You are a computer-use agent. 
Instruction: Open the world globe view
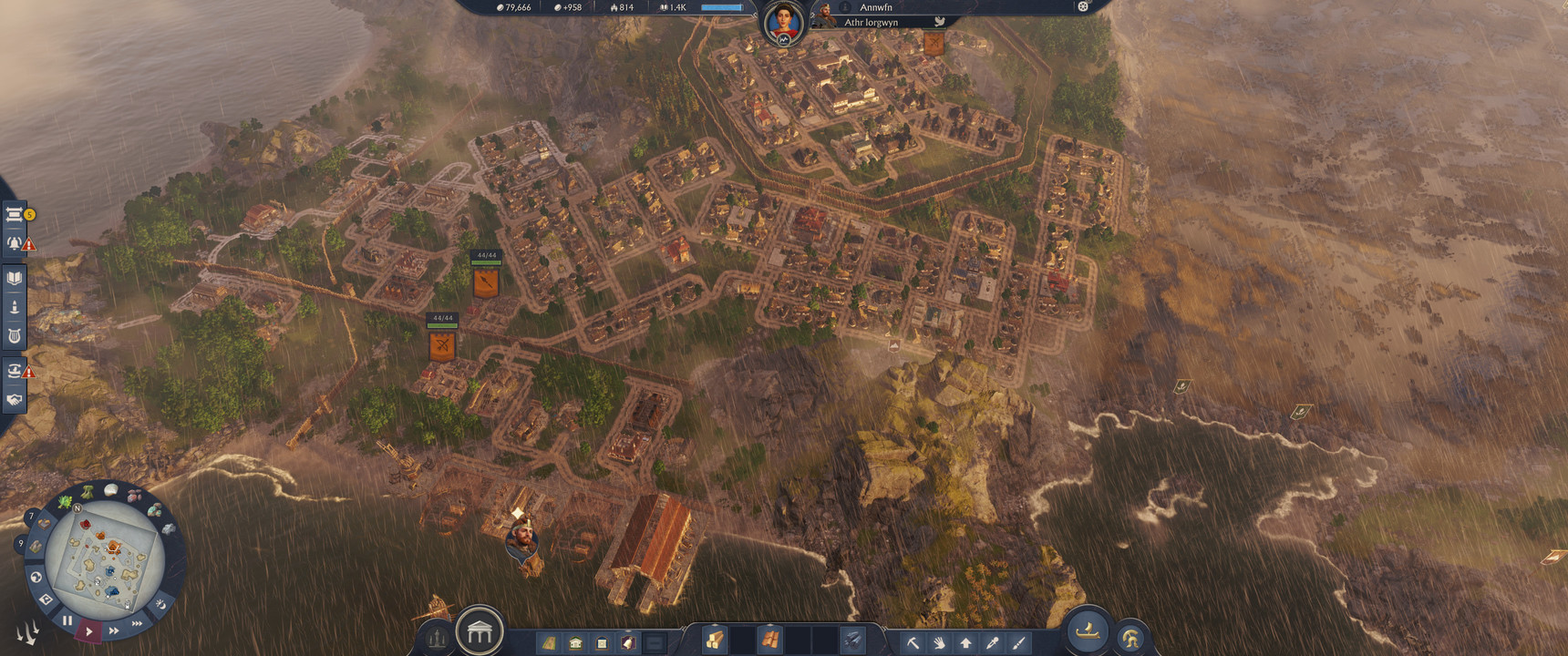tap(36, 577)
